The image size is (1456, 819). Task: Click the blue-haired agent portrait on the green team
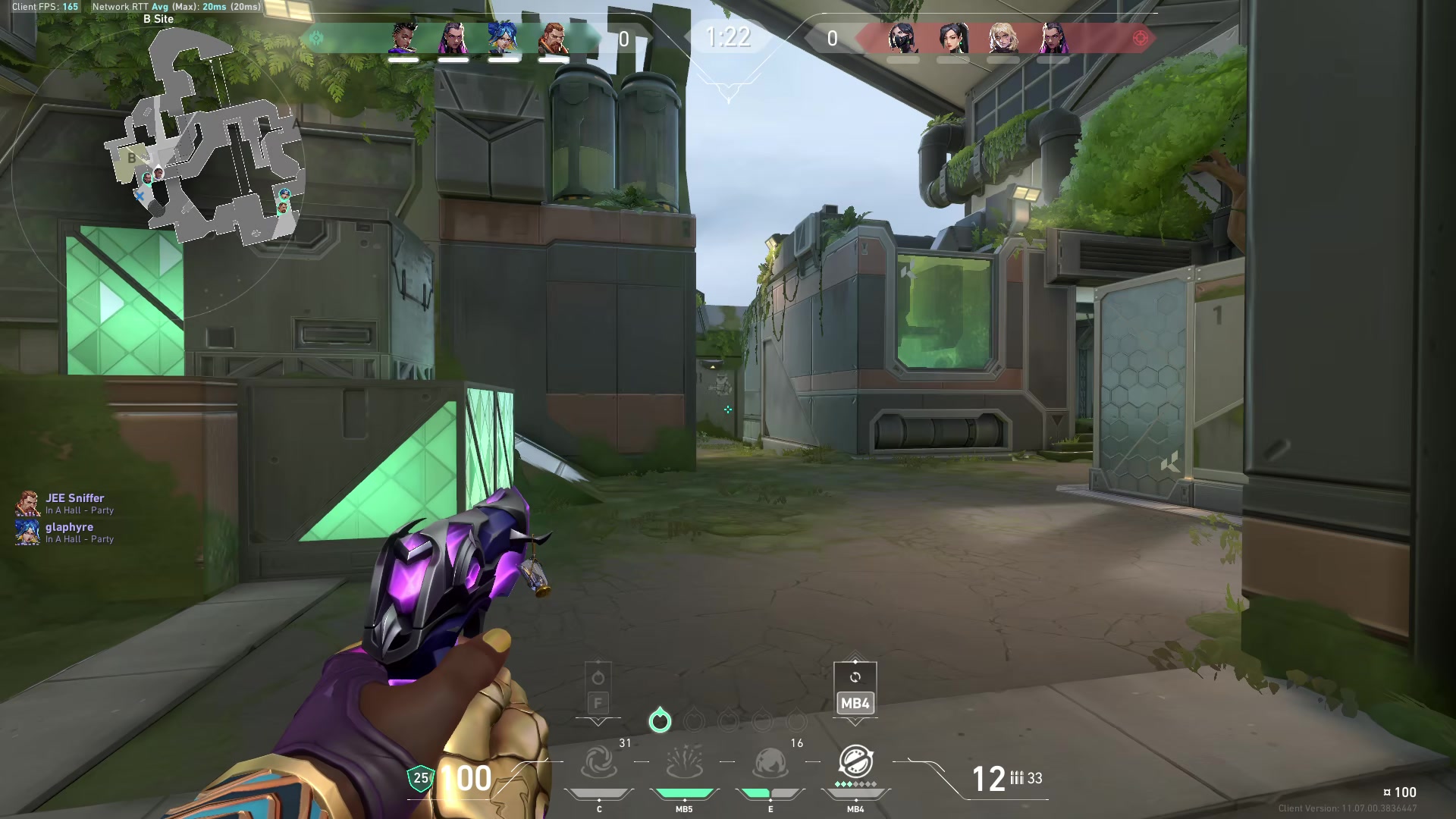pyautogui.click(x=503, y=38)
